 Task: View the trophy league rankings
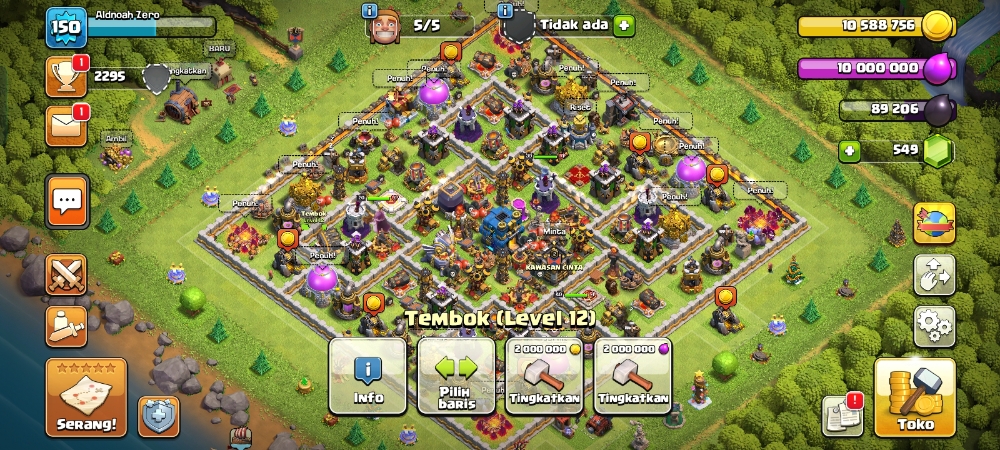(x=66, y=76)
